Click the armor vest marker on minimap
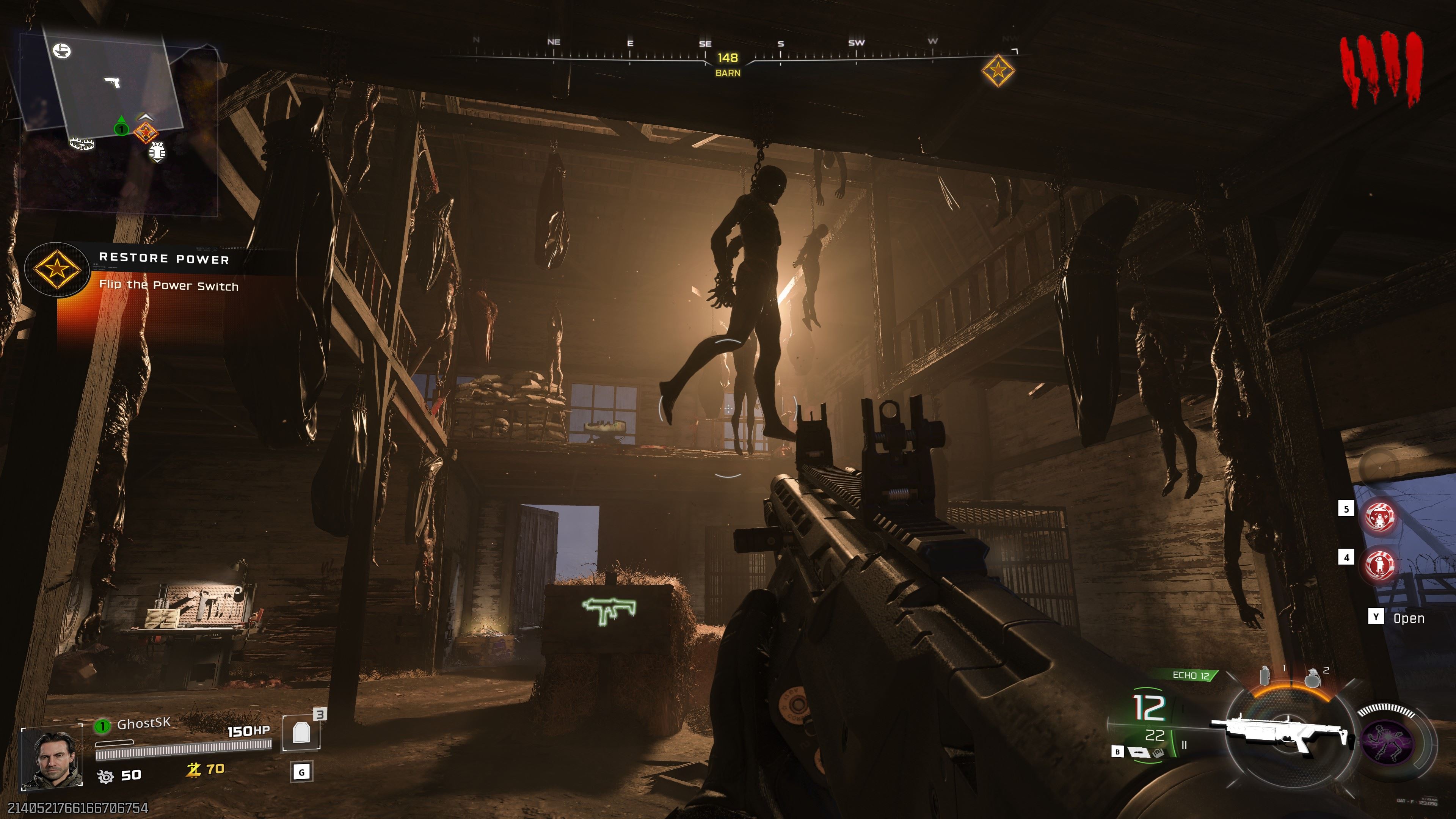 pos(157,152)
